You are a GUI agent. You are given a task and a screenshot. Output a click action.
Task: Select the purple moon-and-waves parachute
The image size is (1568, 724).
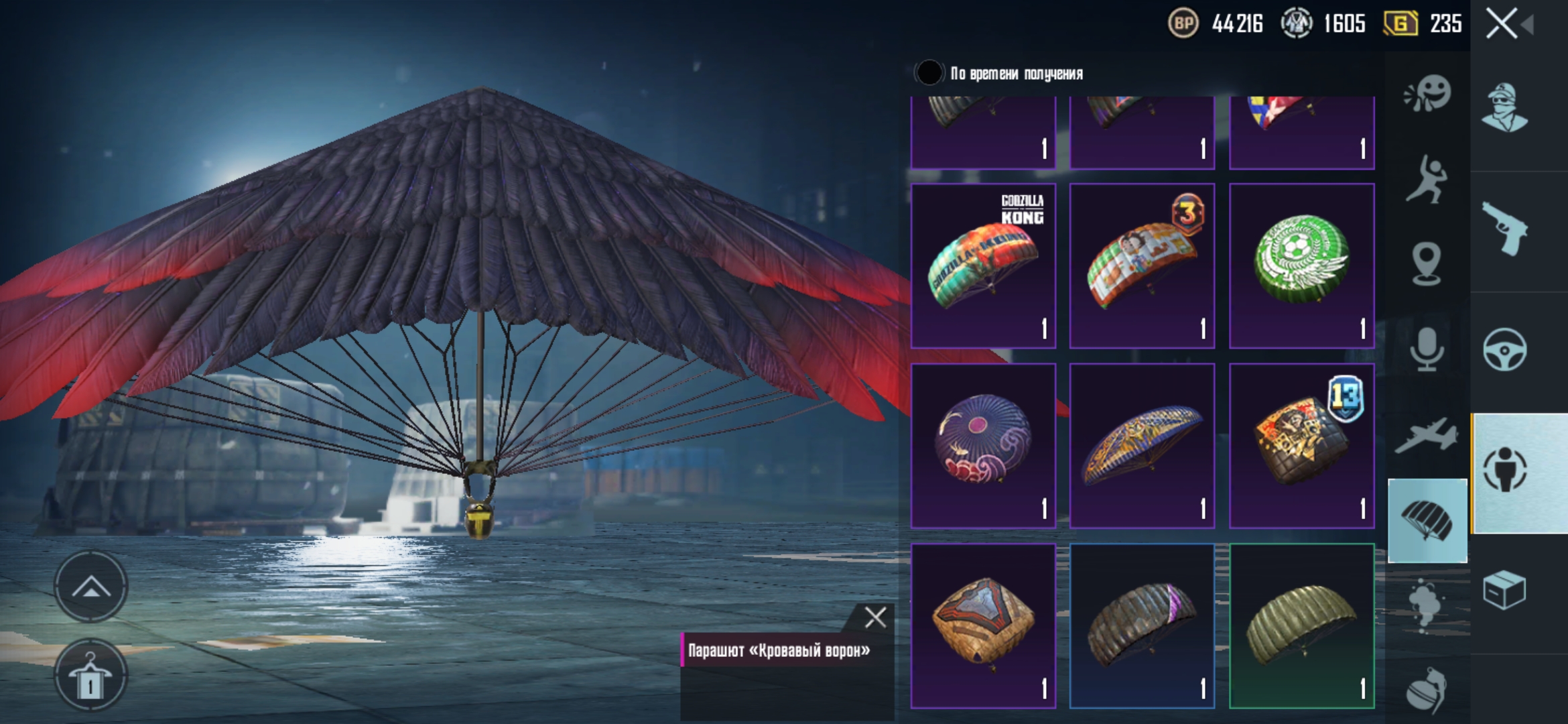tap(983, 446)
